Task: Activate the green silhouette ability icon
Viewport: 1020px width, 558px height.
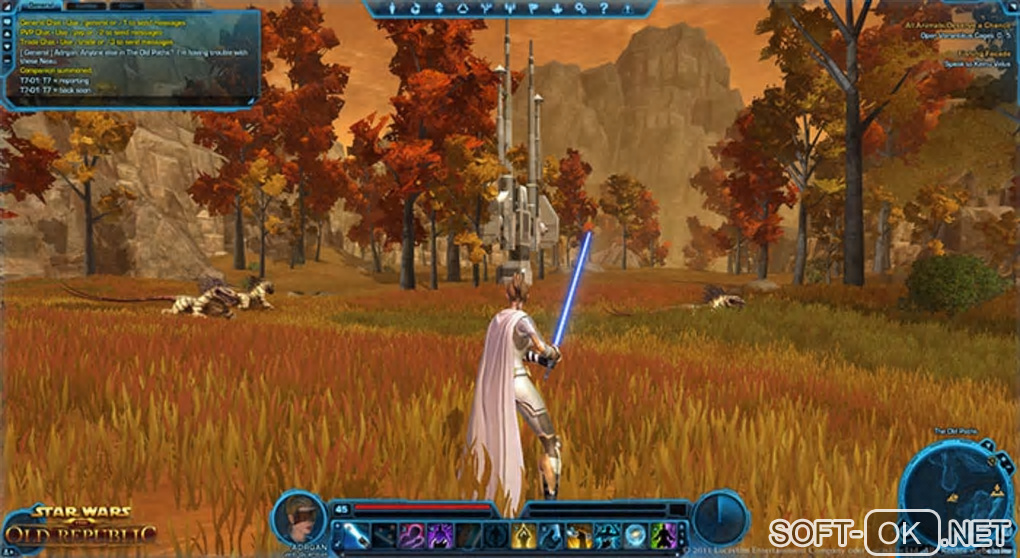Action: point(662,537)
